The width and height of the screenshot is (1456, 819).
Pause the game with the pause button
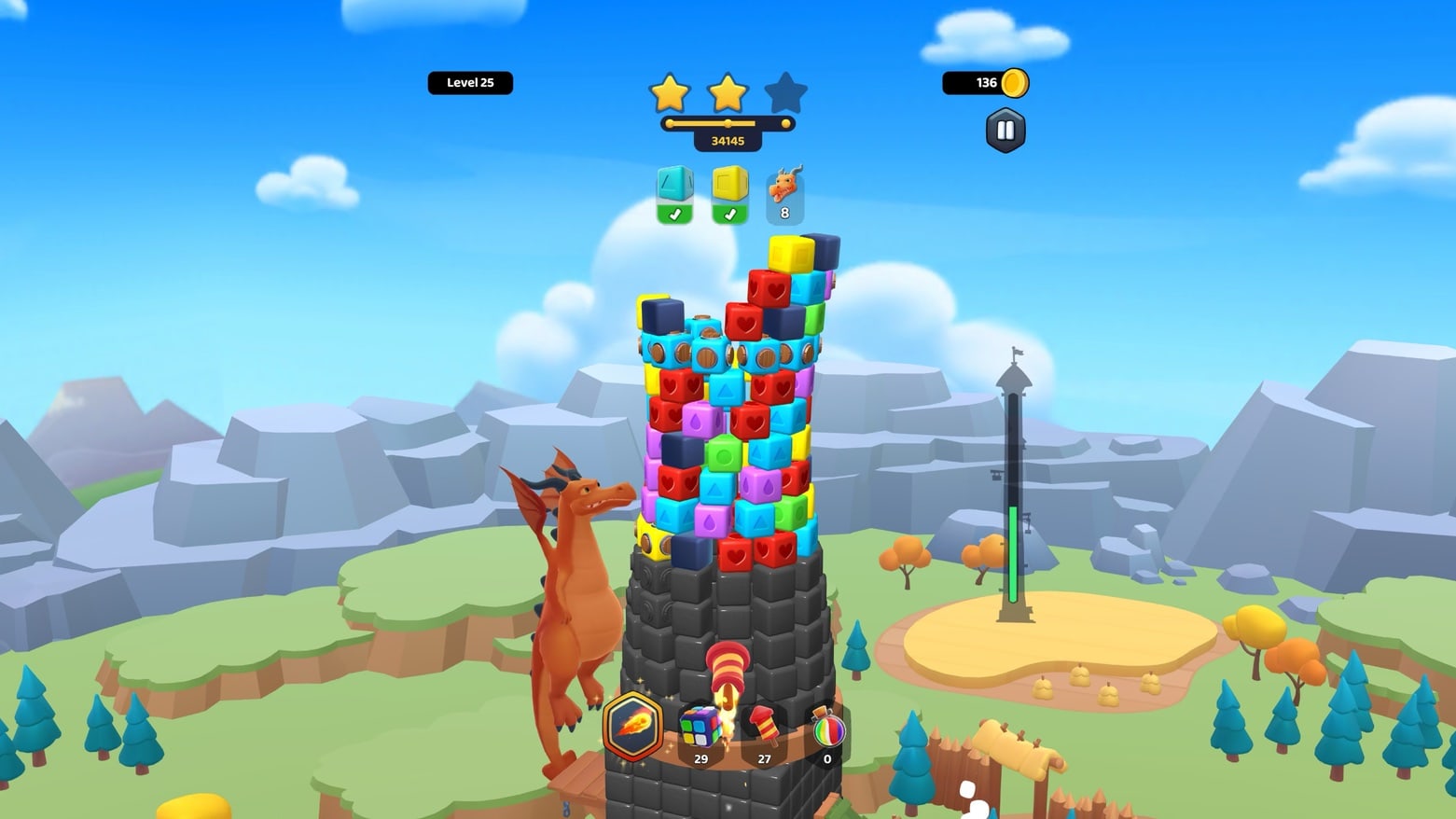click(1005, 131)
